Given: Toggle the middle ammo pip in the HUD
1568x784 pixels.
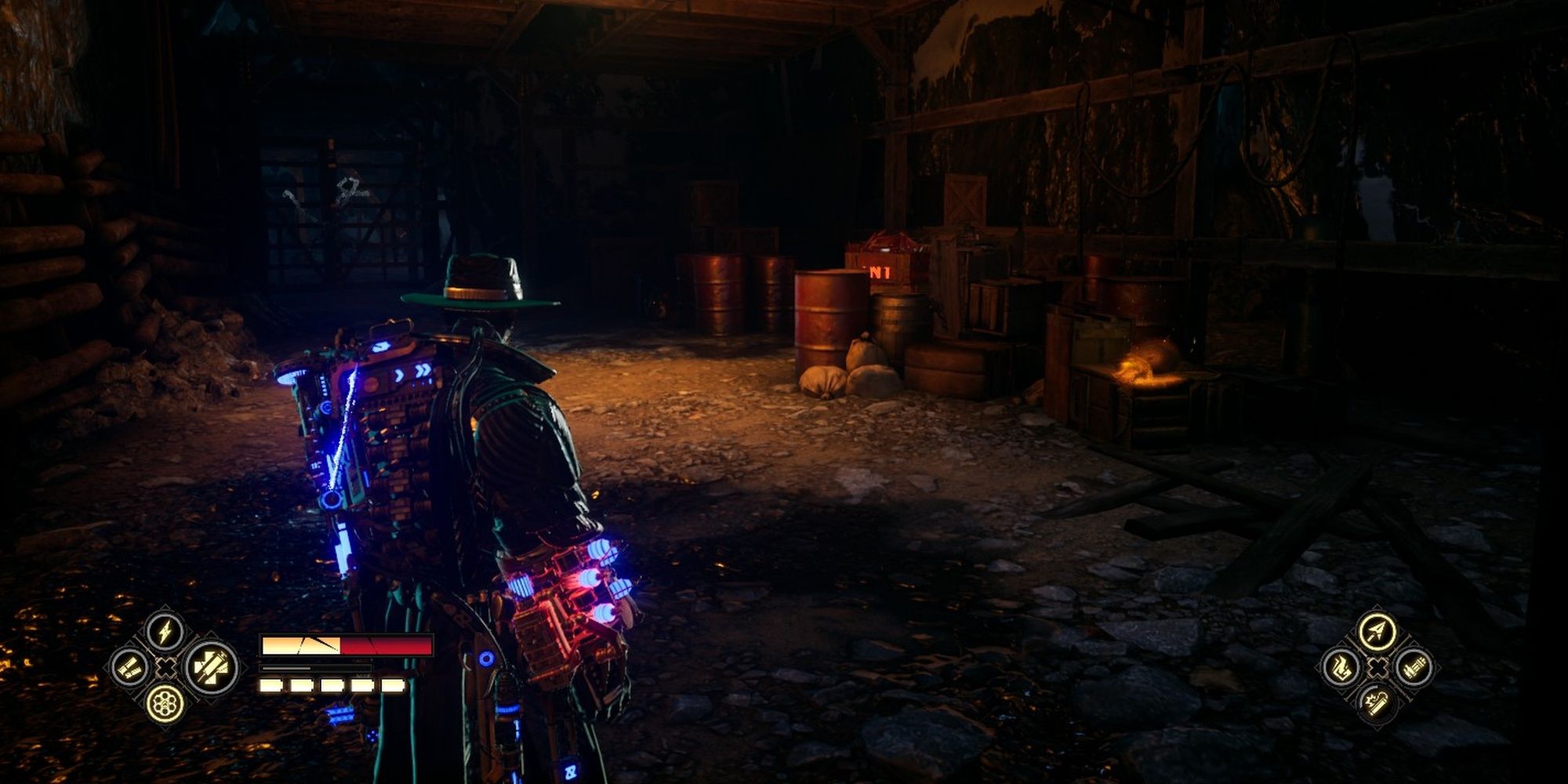Looking at the screenshot, I should [331, 684].
